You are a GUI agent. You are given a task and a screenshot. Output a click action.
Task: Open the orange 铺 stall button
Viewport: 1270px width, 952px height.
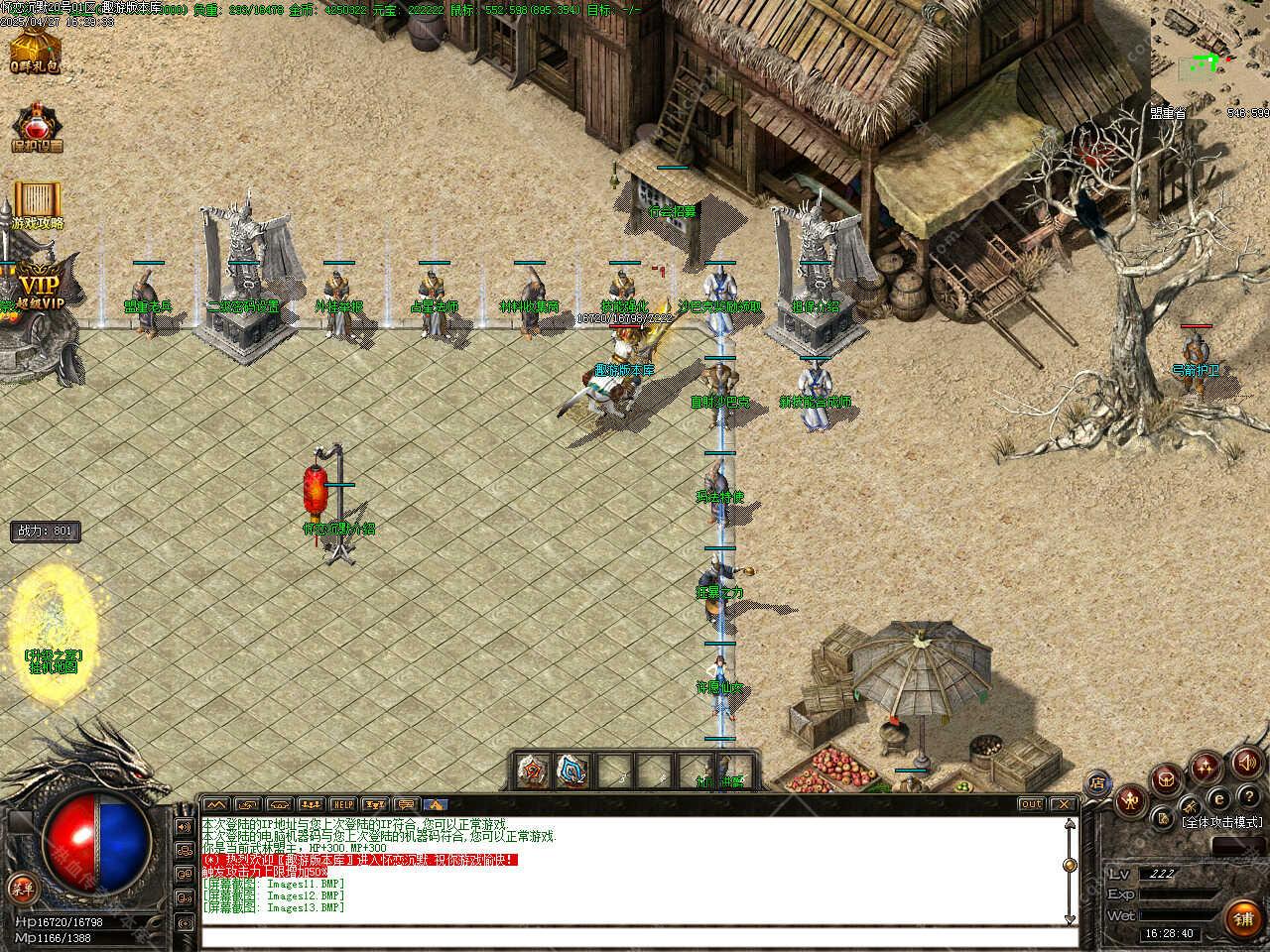point(1243,918)
